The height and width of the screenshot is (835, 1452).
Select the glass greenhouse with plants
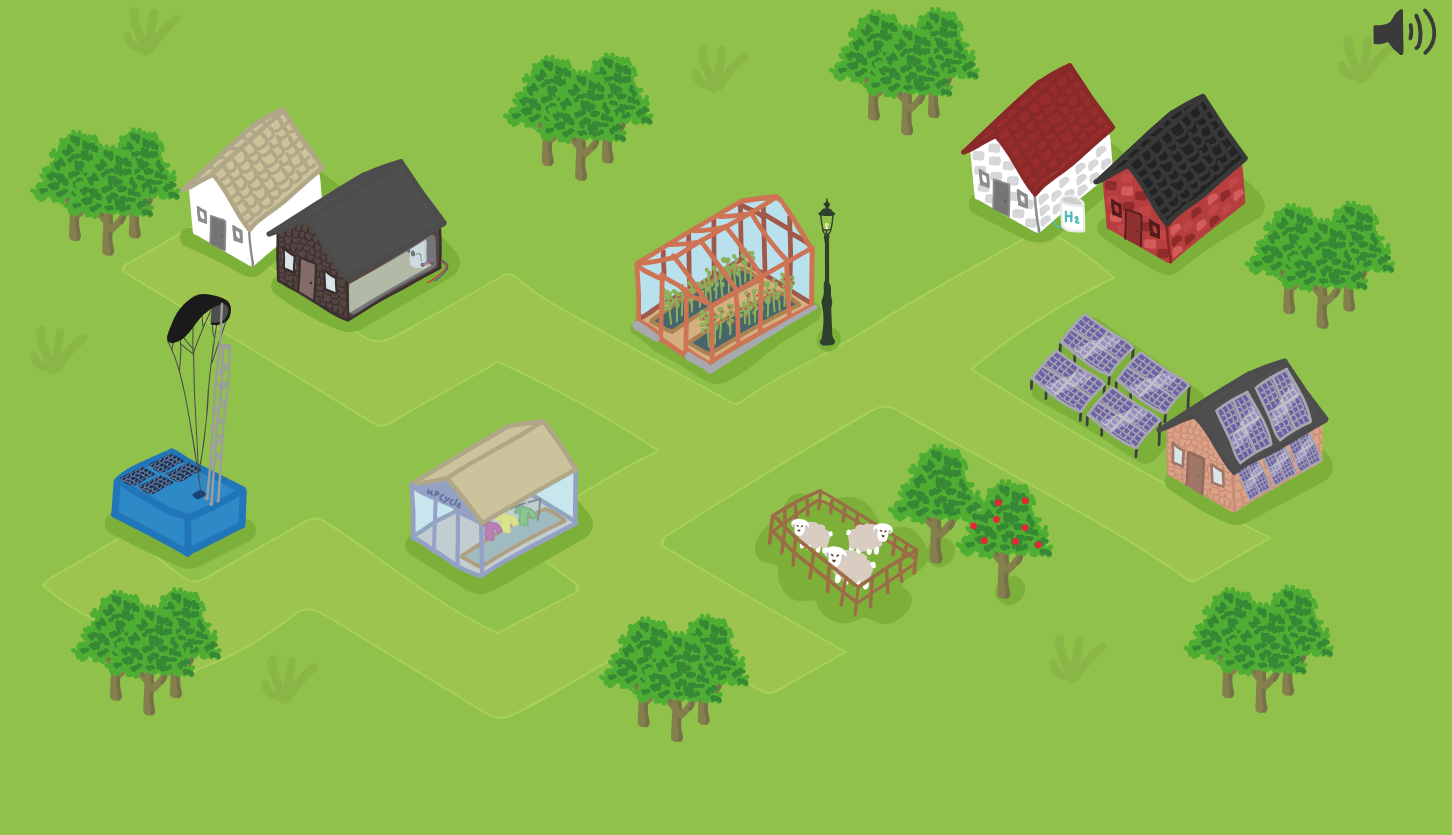coord(724,283)
